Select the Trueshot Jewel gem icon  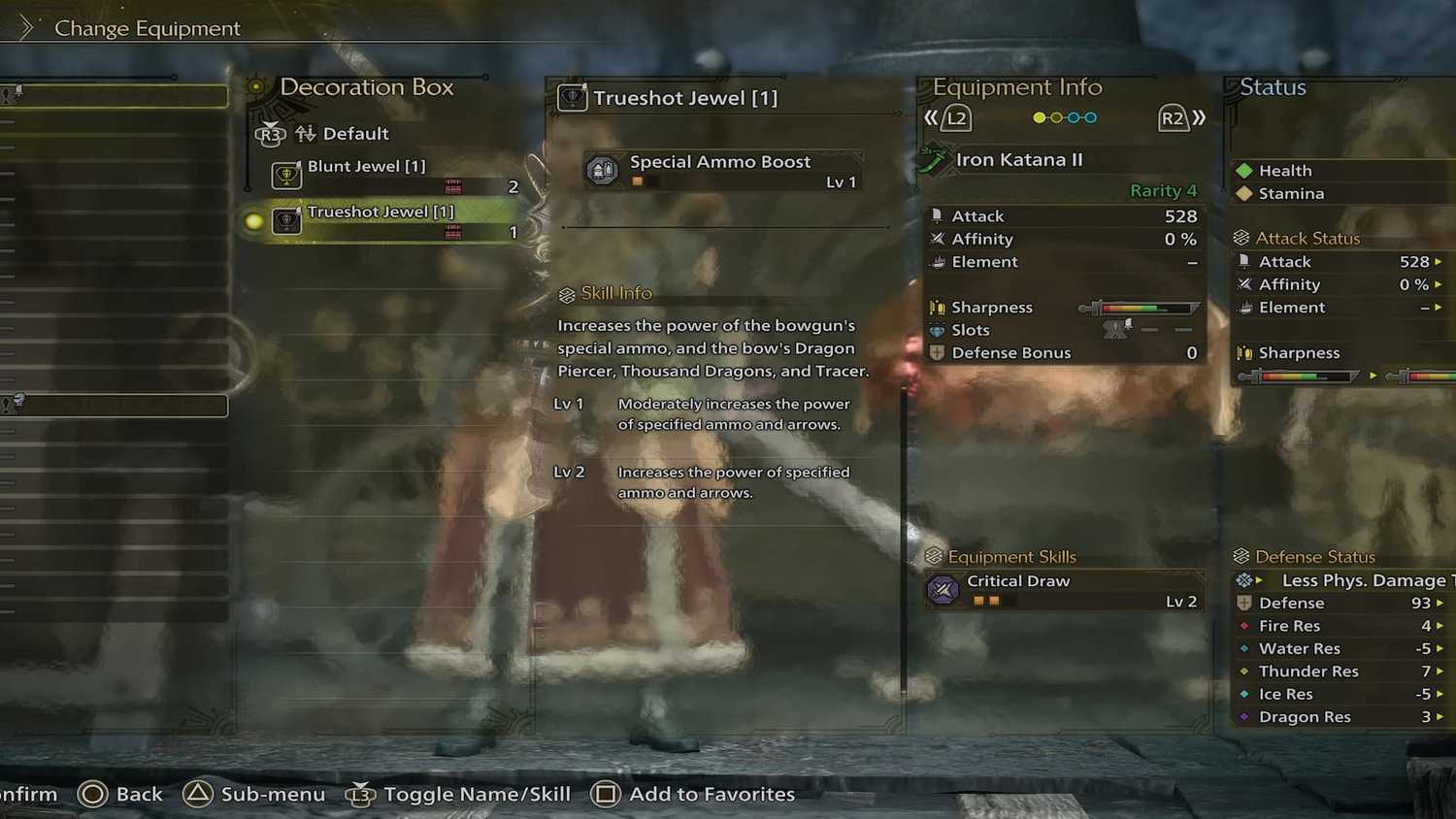pos(285,219)
